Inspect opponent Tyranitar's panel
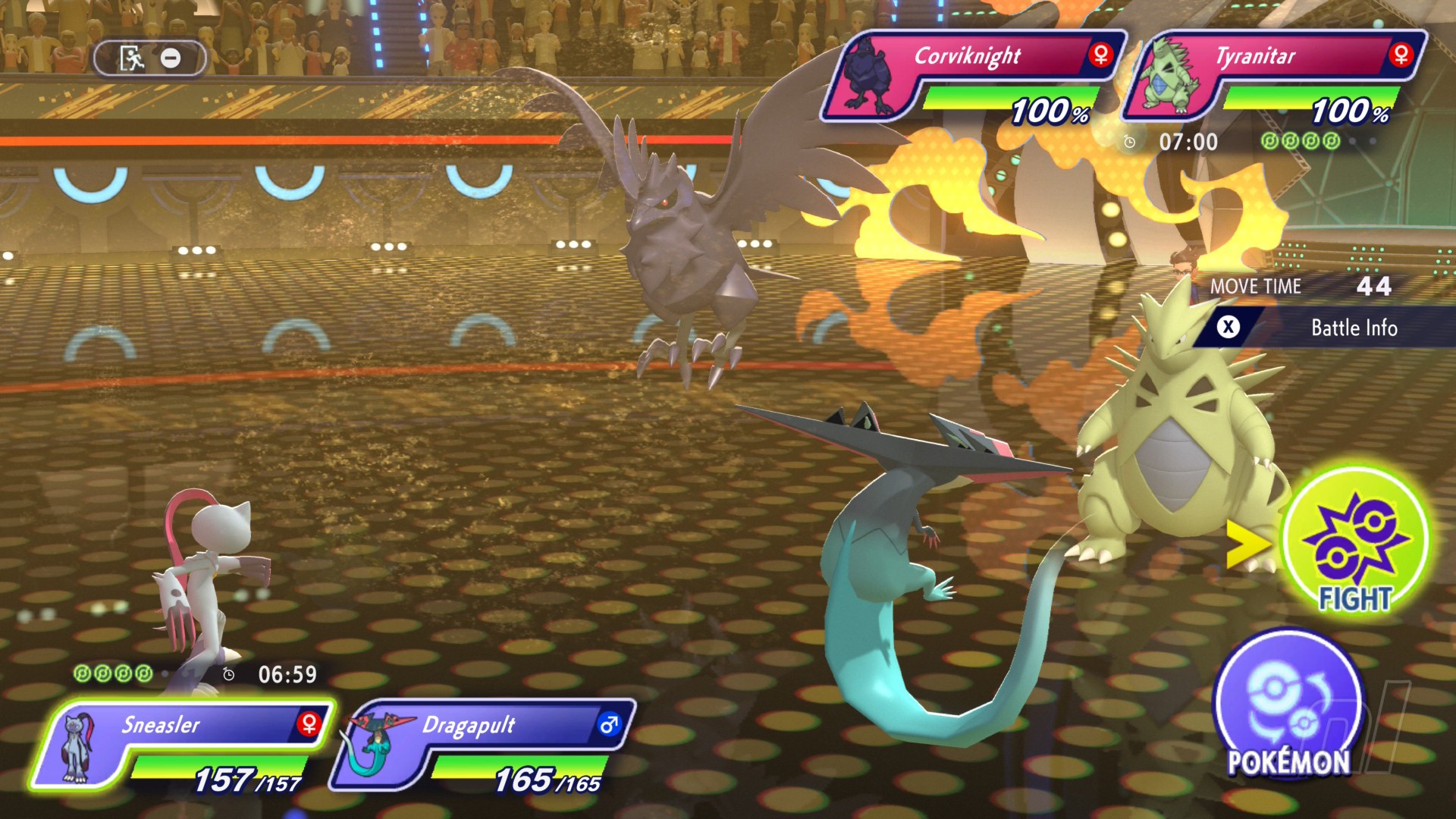This screenshot has height=819, width=1456. click(x=1274, y=76)
